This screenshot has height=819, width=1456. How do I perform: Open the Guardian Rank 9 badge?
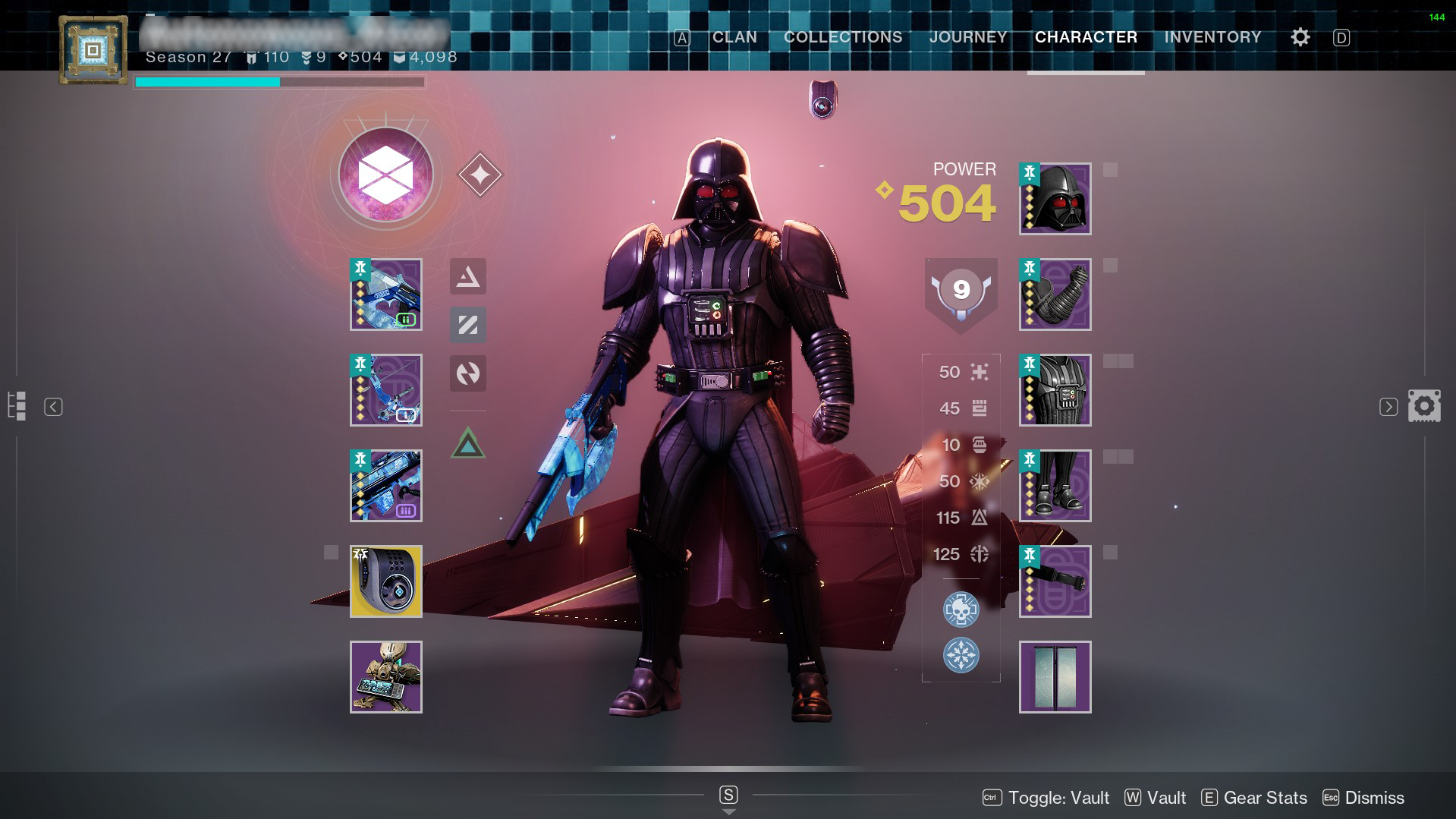961,292
